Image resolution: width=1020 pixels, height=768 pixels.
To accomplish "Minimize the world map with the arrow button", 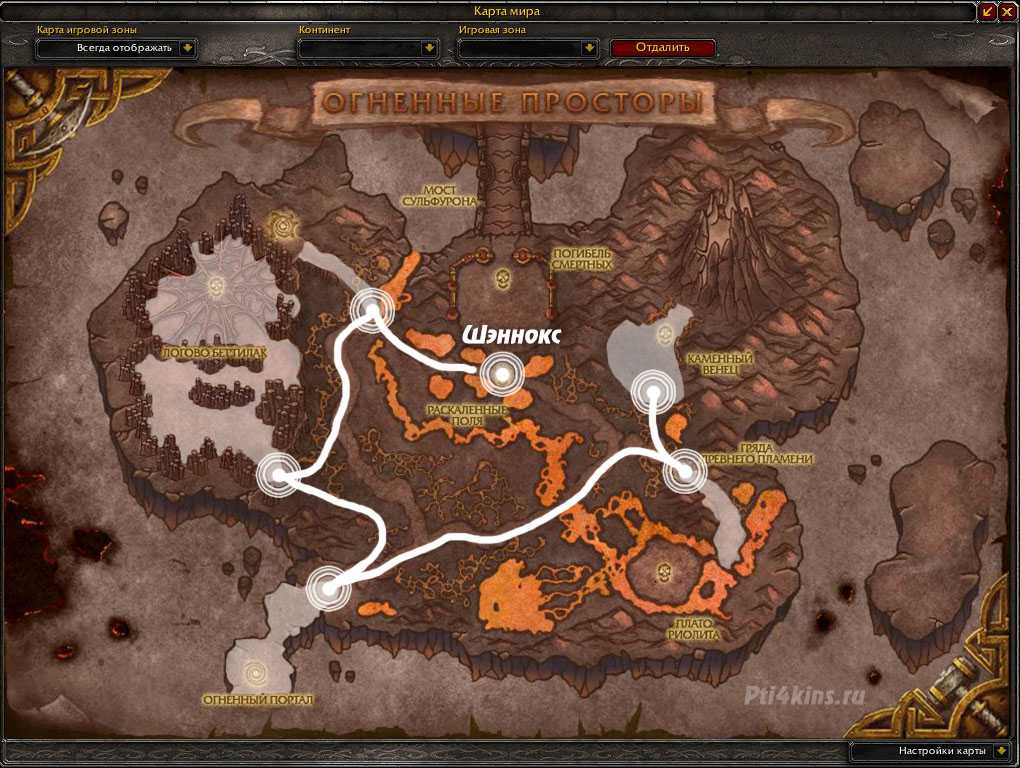I will click(988, 11).
